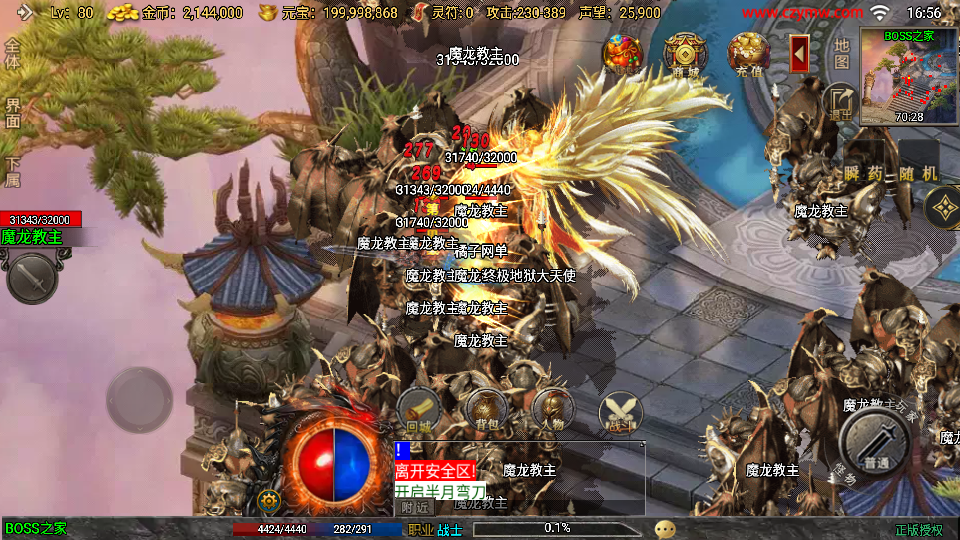Collapse the top icons with the red arrow
The image size is (960, 540).
click(800, 53)
